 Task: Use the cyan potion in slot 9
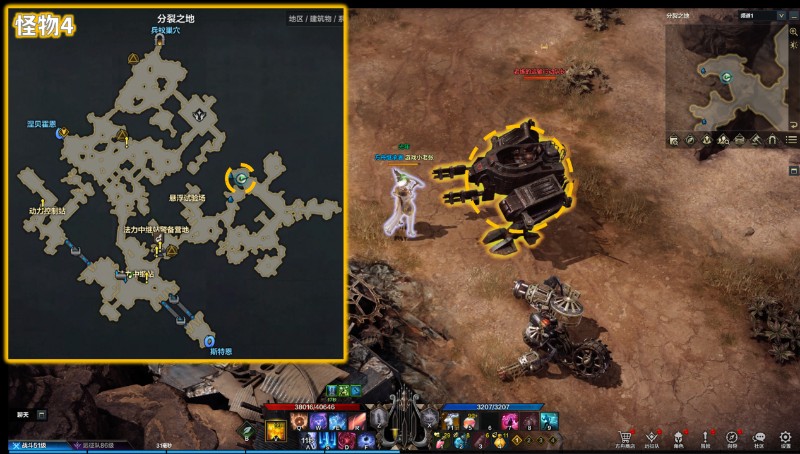[x=549, y=422]
